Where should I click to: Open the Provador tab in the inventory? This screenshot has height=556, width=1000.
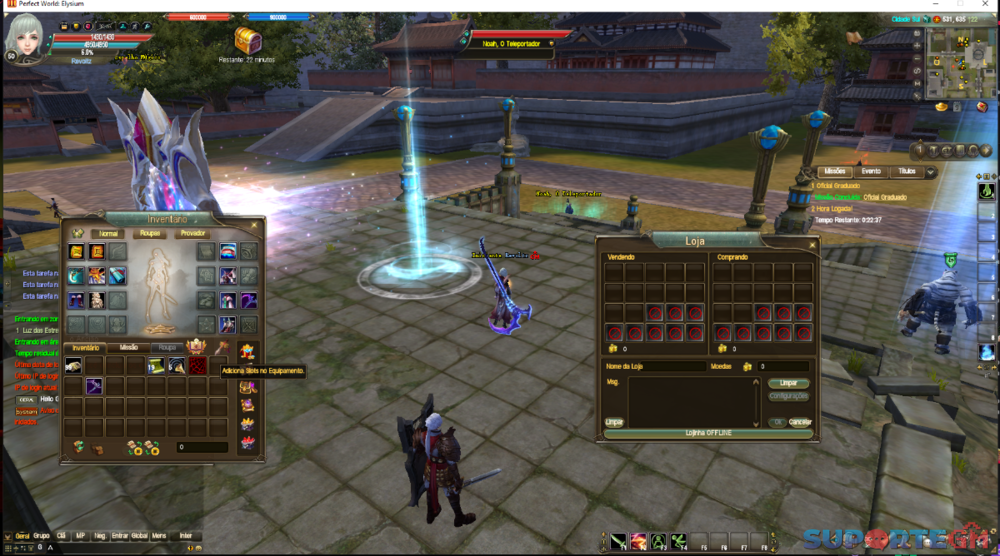pyautogui.click(x=192, y=233)
